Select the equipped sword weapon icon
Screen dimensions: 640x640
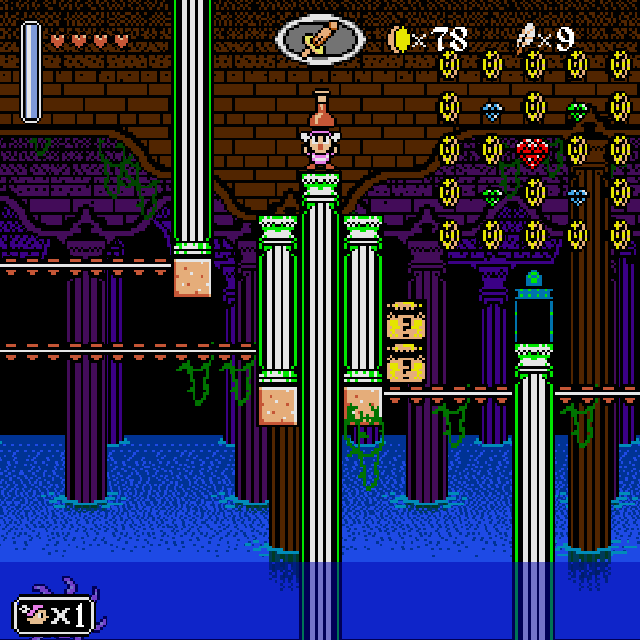320,40
